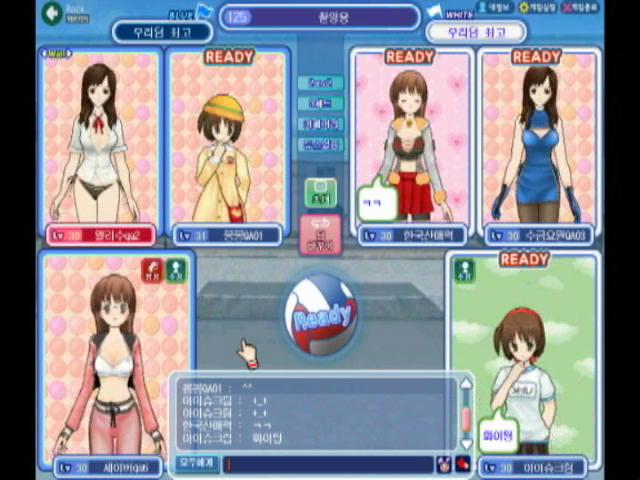Click the red icon on the bottom-left card

point(151,269)
